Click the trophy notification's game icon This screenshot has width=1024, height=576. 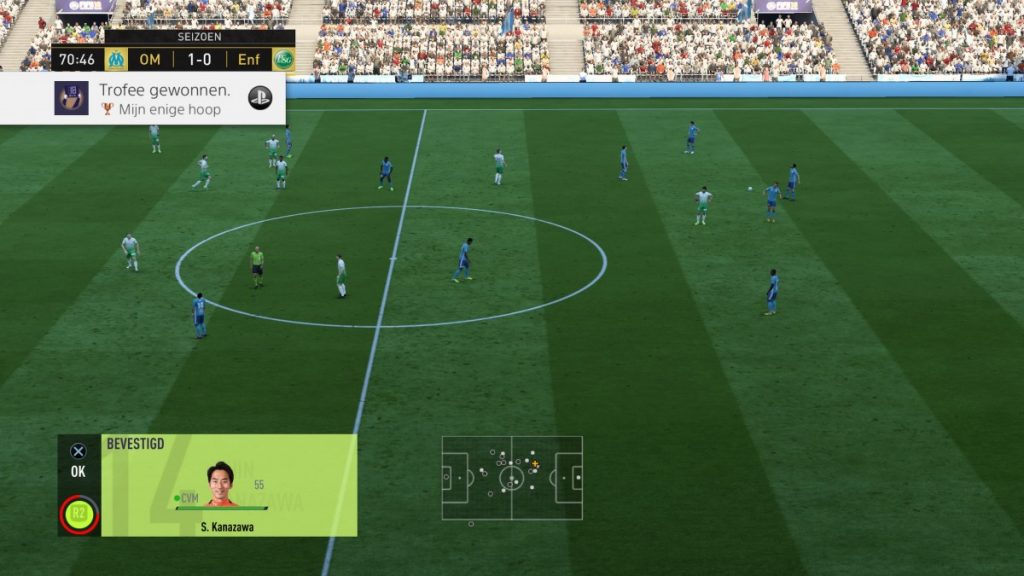71,98
